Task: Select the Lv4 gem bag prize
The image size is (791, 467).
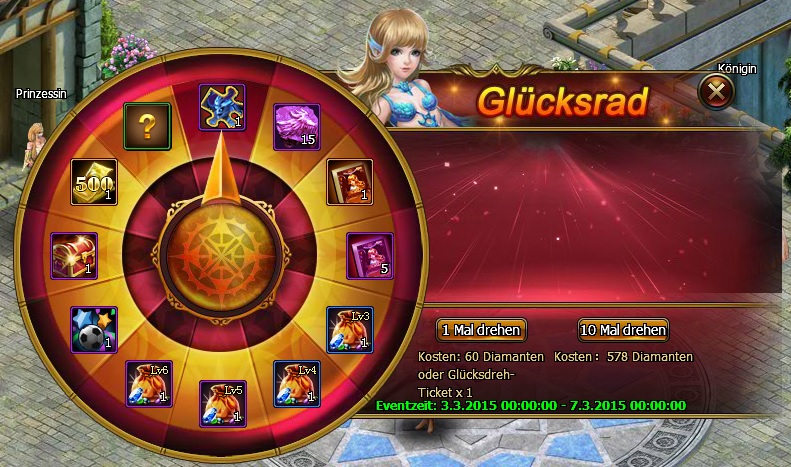Action: click(297, 383)
